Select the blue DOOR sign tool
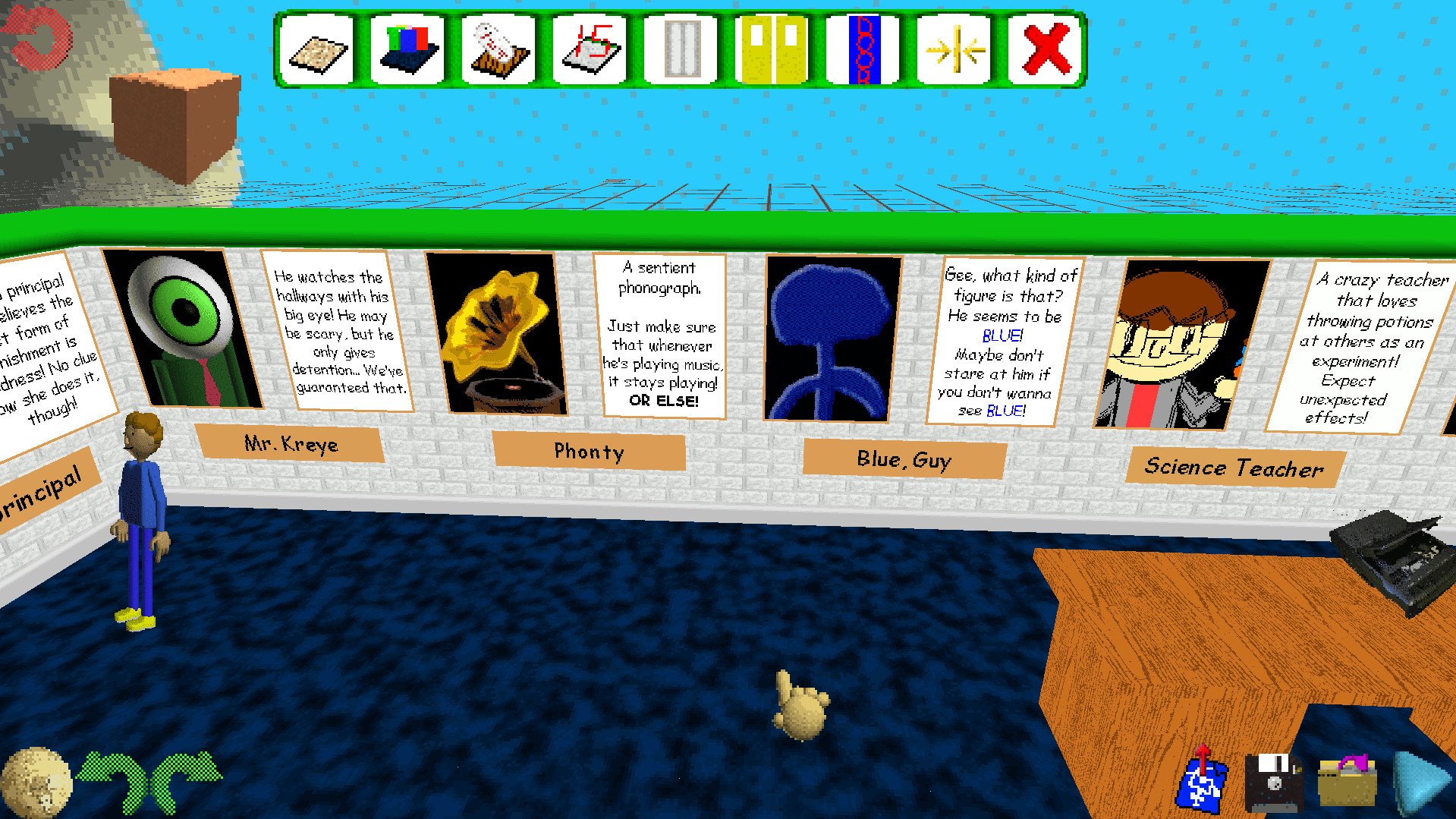This screenshot has width=1456, height=819. pos(863,47)
